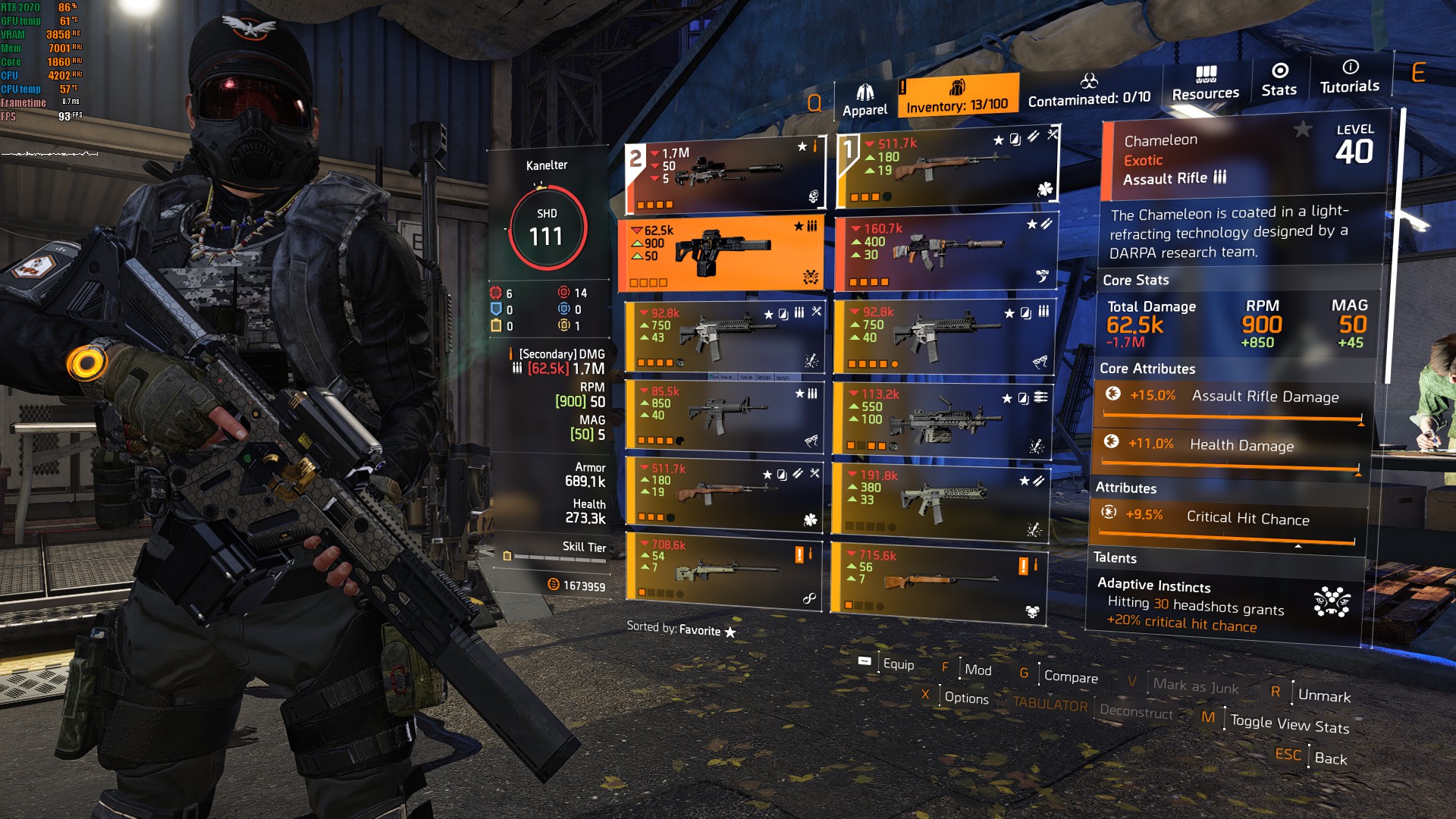Click the Equip button
This screenshot has width=1456, height=819.
898,664
